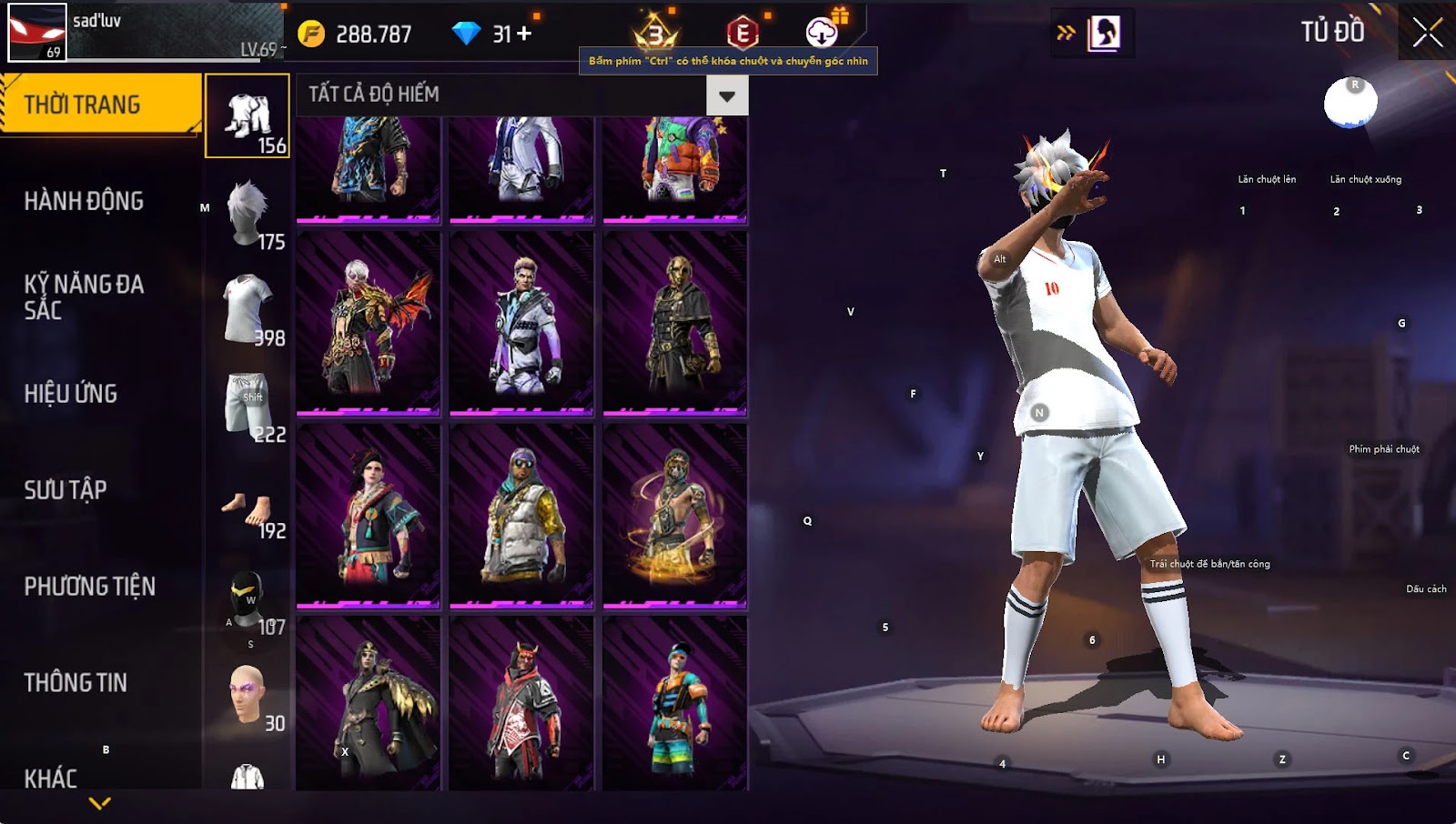Screen dimensions: 1456x824
Task: Select the white puffer vest outfit
Action: (x=521, y=515)
